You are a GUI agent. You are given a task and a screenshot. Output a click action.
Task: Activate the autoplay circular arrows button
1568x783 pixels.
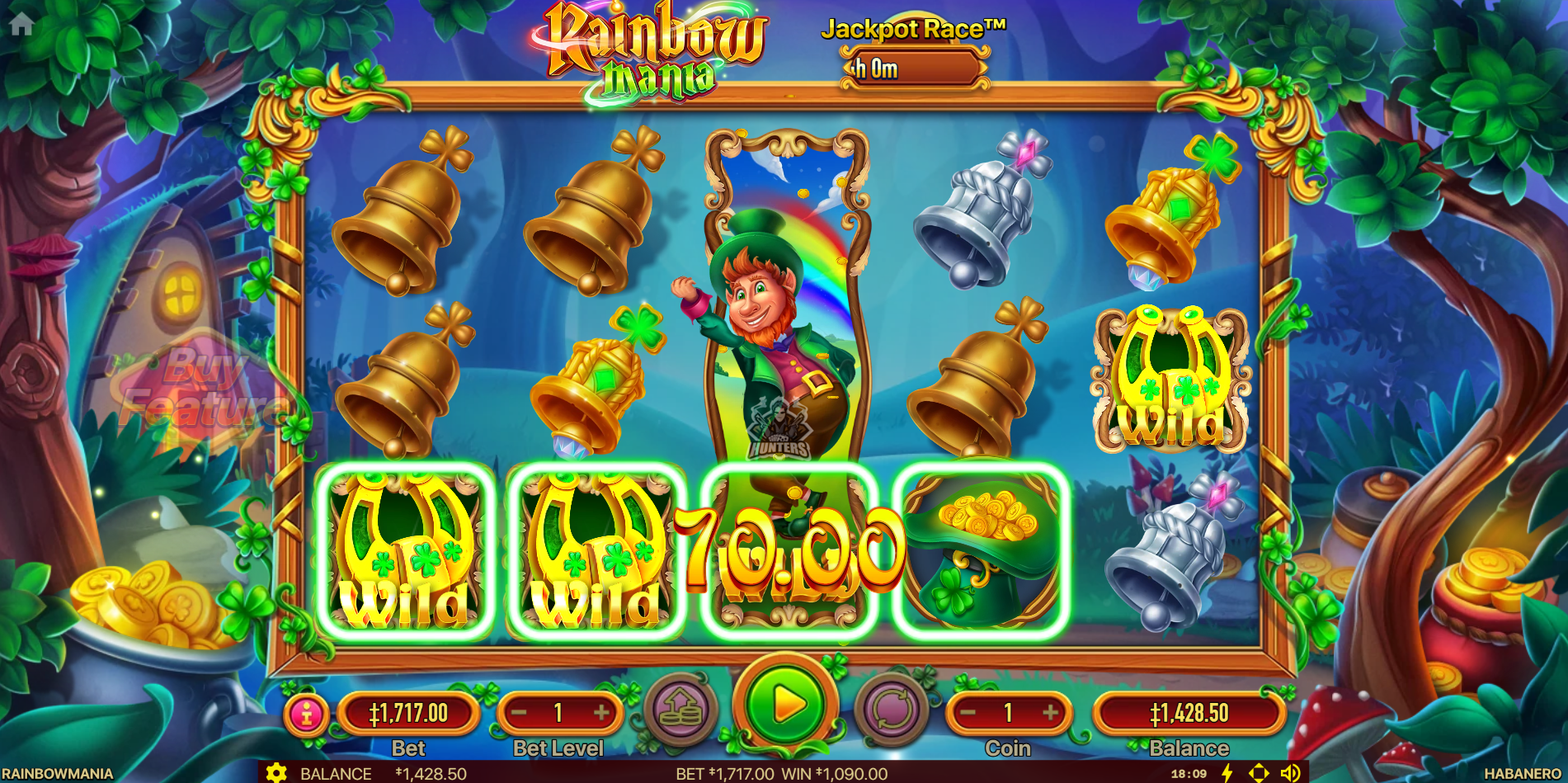click(892, 709)
